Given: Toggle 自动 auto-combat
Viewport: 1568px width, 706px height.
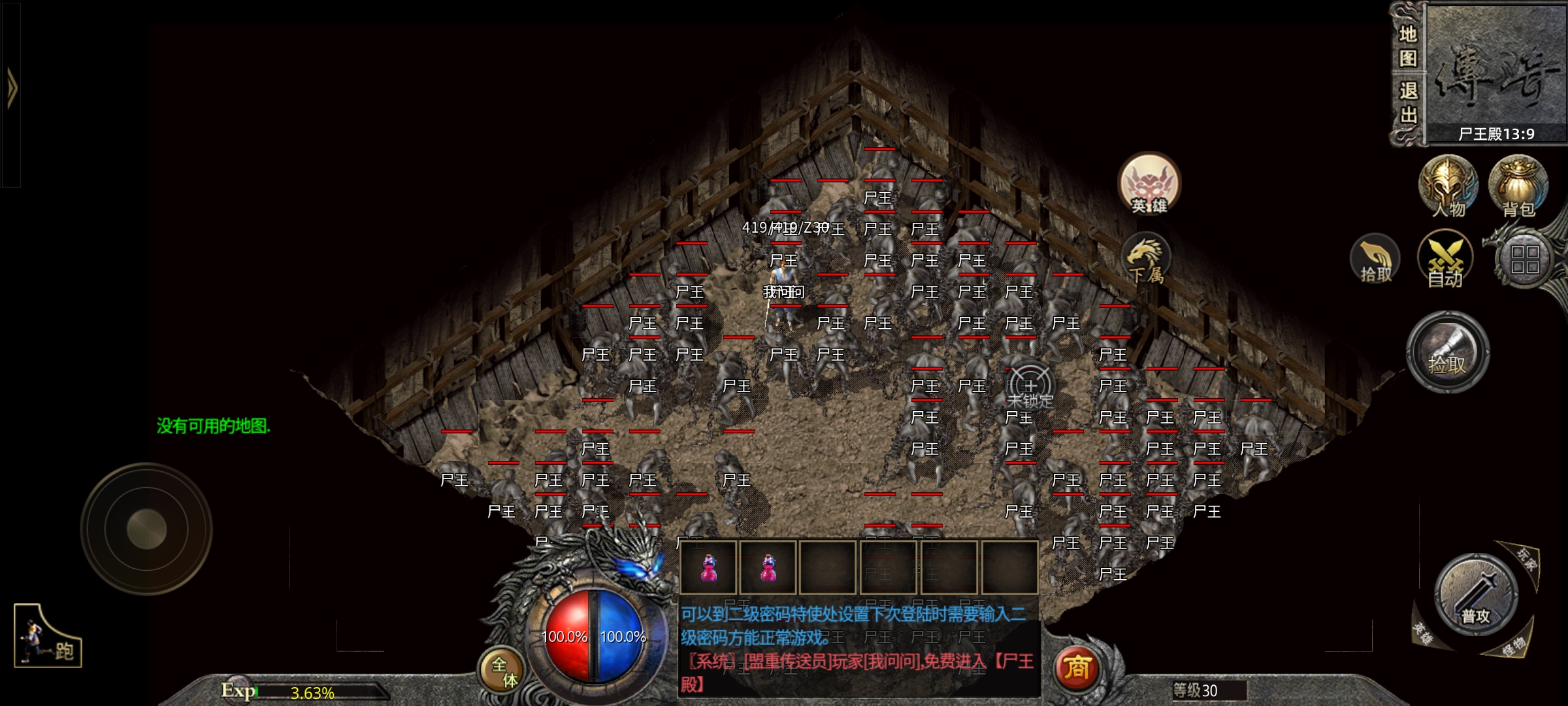Looking at the screenshot, I should click(1445, 260).
